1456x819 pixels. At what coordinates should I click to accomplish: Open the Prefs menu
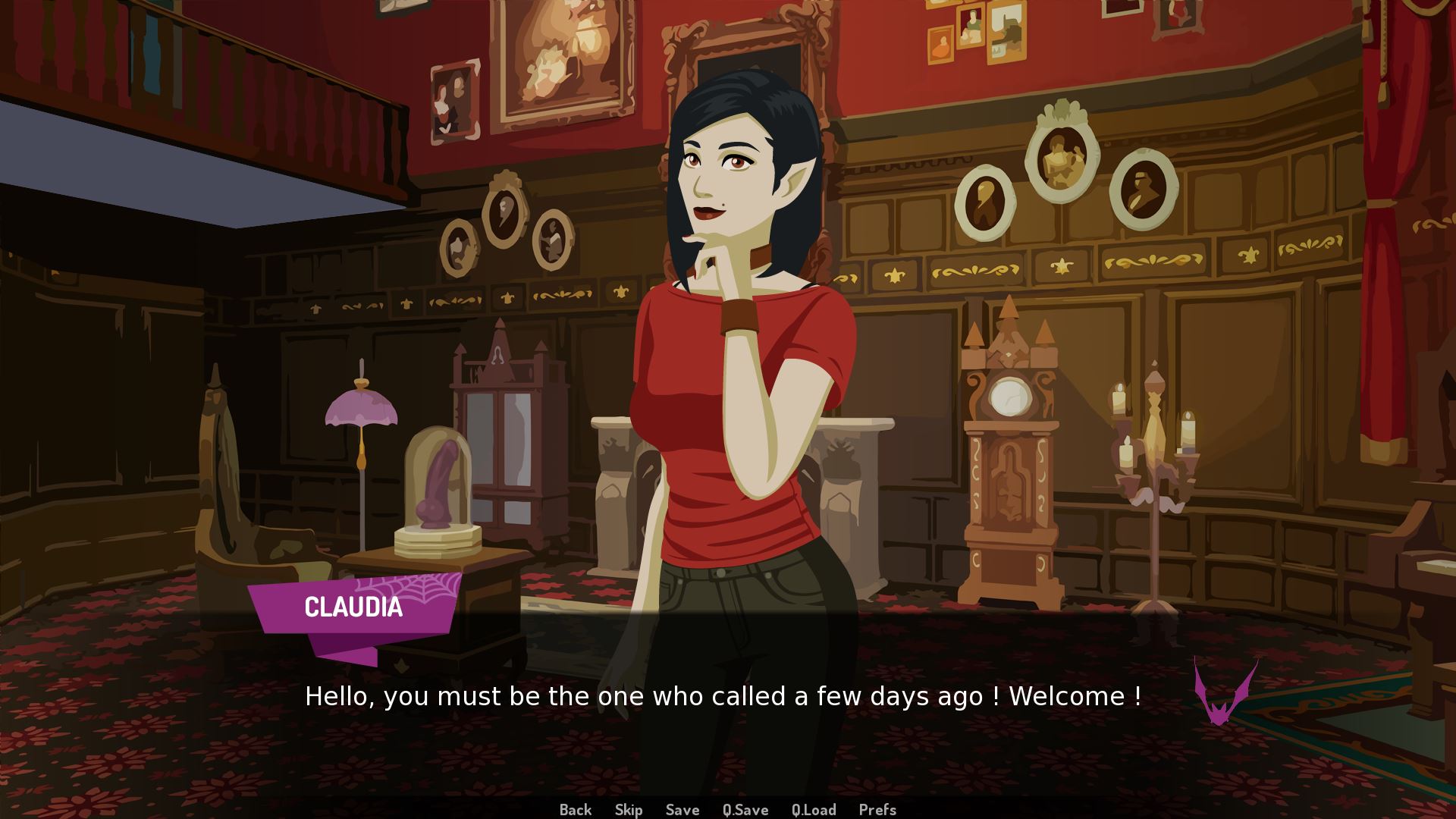(x=877, y=810)
